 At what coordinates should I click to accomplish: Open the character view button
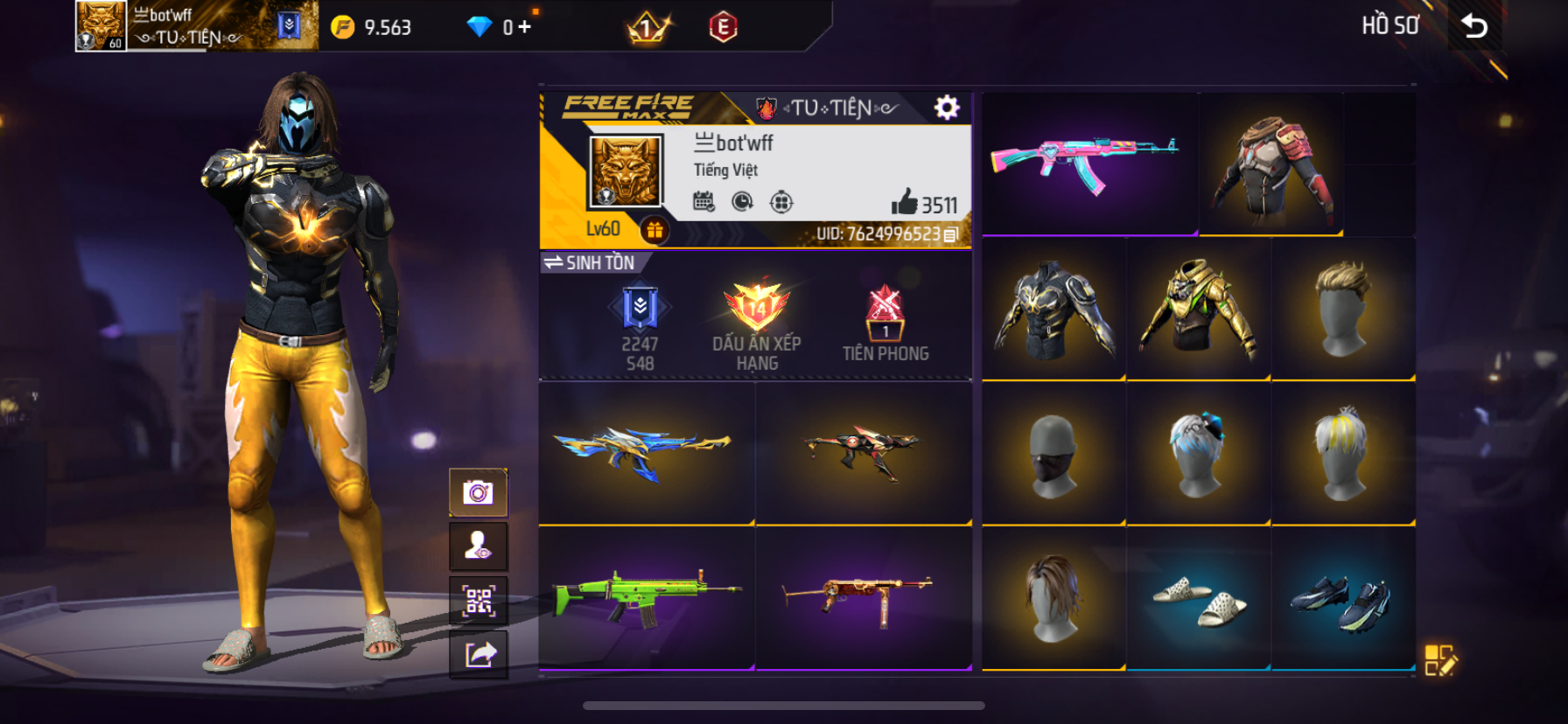click(x=478, y=546)
